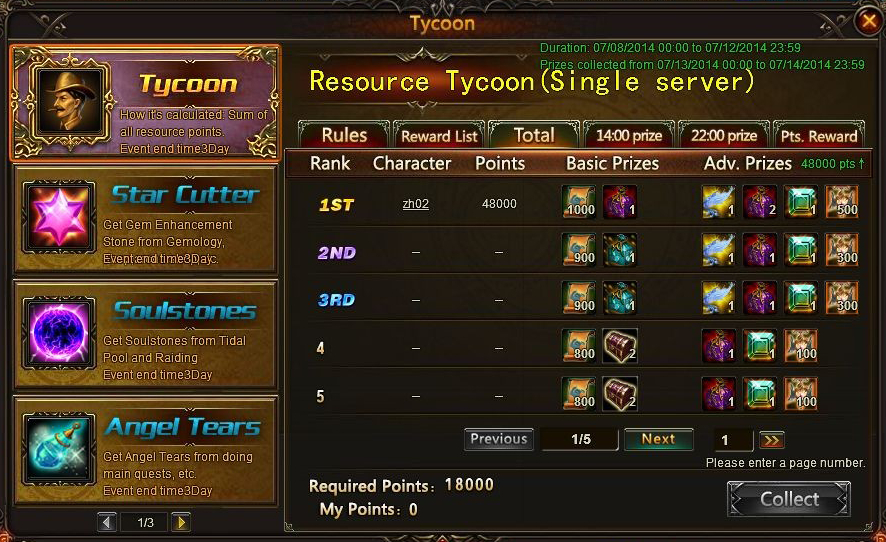Screen dimensions: 886x542
Task: Show next event list page arrow
Action: pos(180,522)
